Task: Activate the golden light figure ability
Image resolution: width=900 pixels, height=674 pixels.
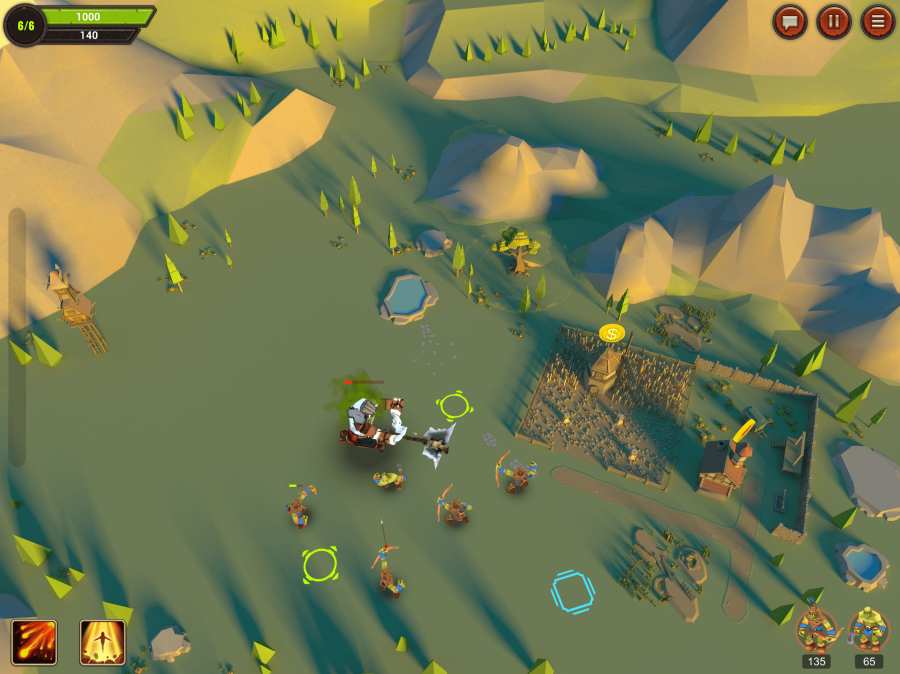Action: [102, 642]
